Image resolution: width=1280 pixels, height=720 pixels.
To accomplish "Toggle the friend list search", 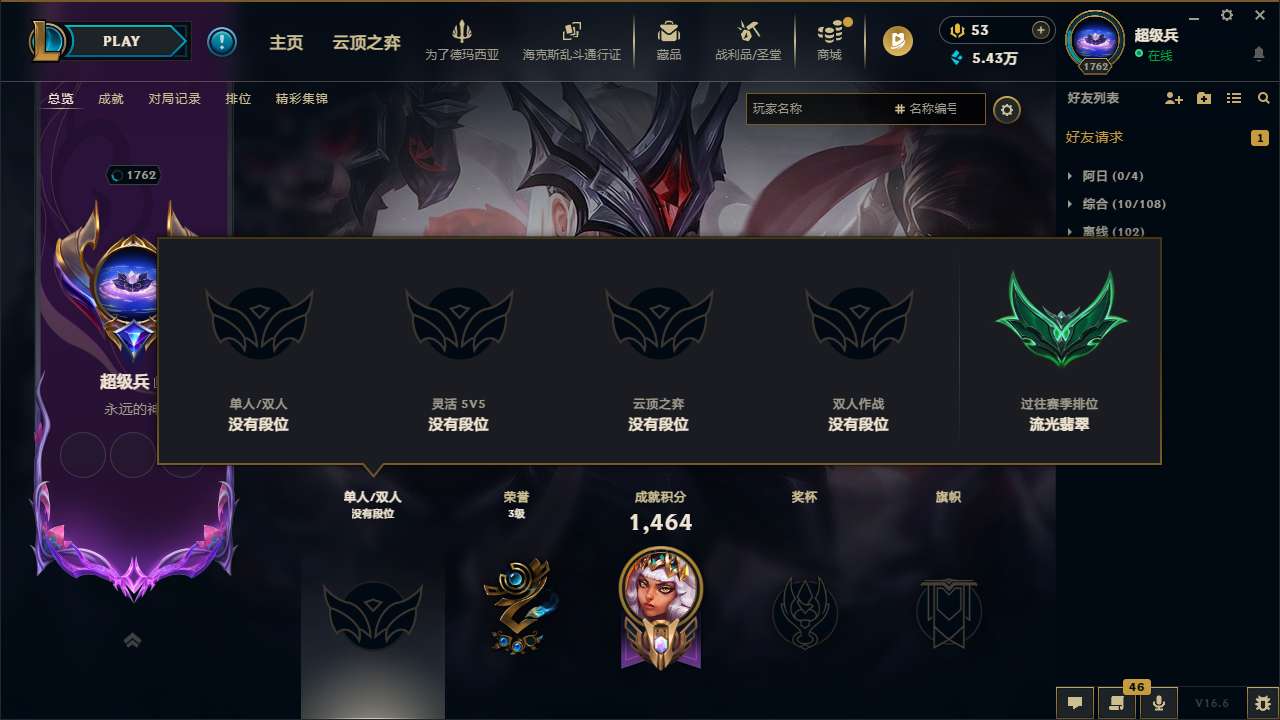I will point(1264,98).
